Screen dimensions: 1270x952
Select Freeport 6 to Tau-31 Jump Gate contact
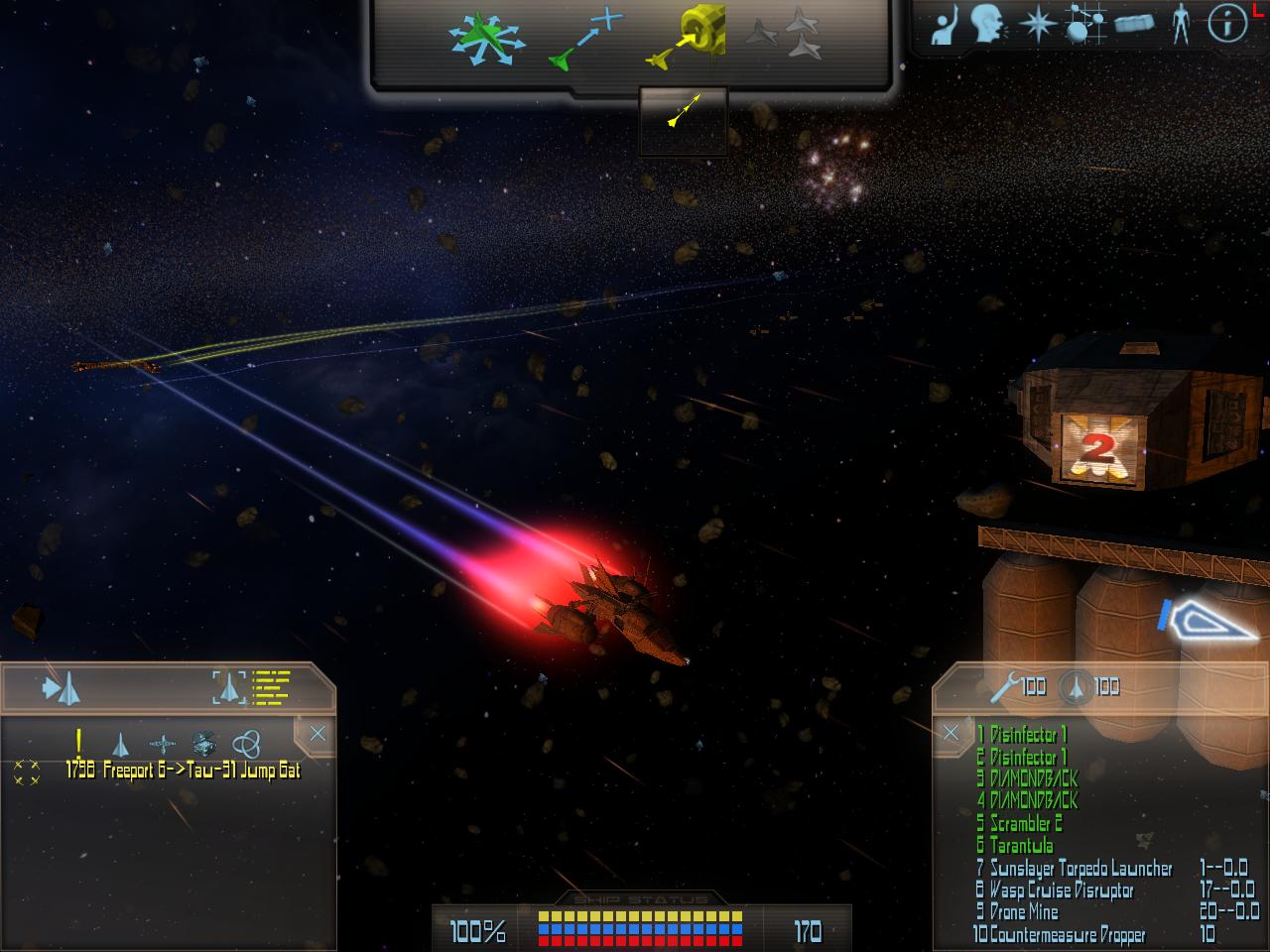(184, 771)
